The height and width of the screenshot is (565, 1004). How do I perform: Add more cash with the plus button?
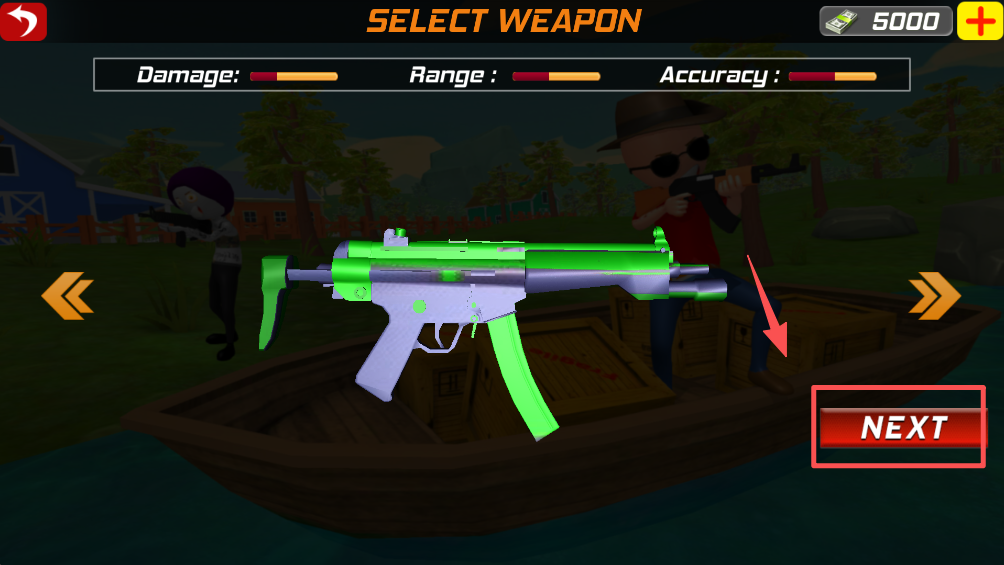(980, 21)
